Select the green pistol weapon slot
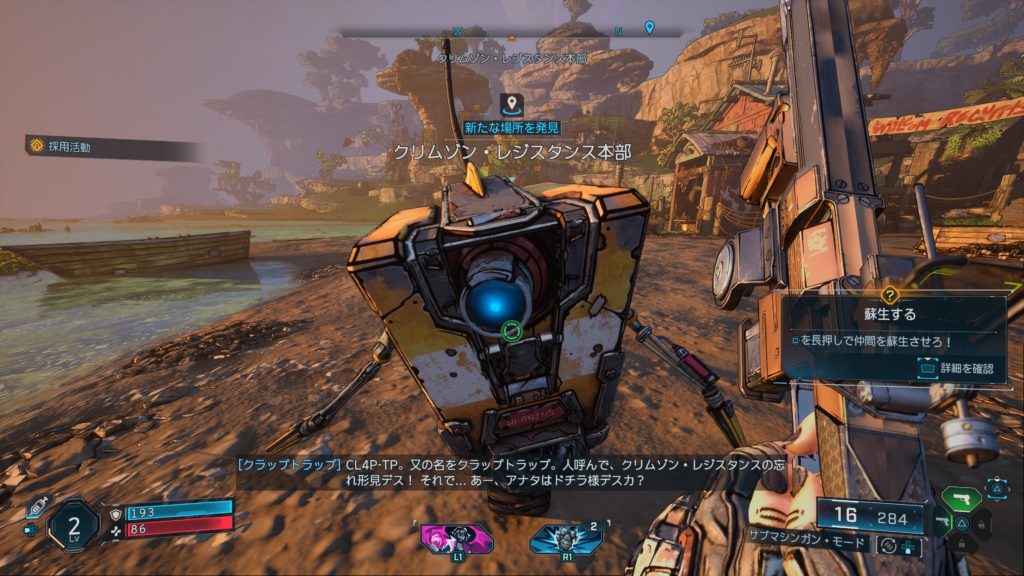Screen dimensions: 1024x576 pyautogui.click(x=961, y=499)
